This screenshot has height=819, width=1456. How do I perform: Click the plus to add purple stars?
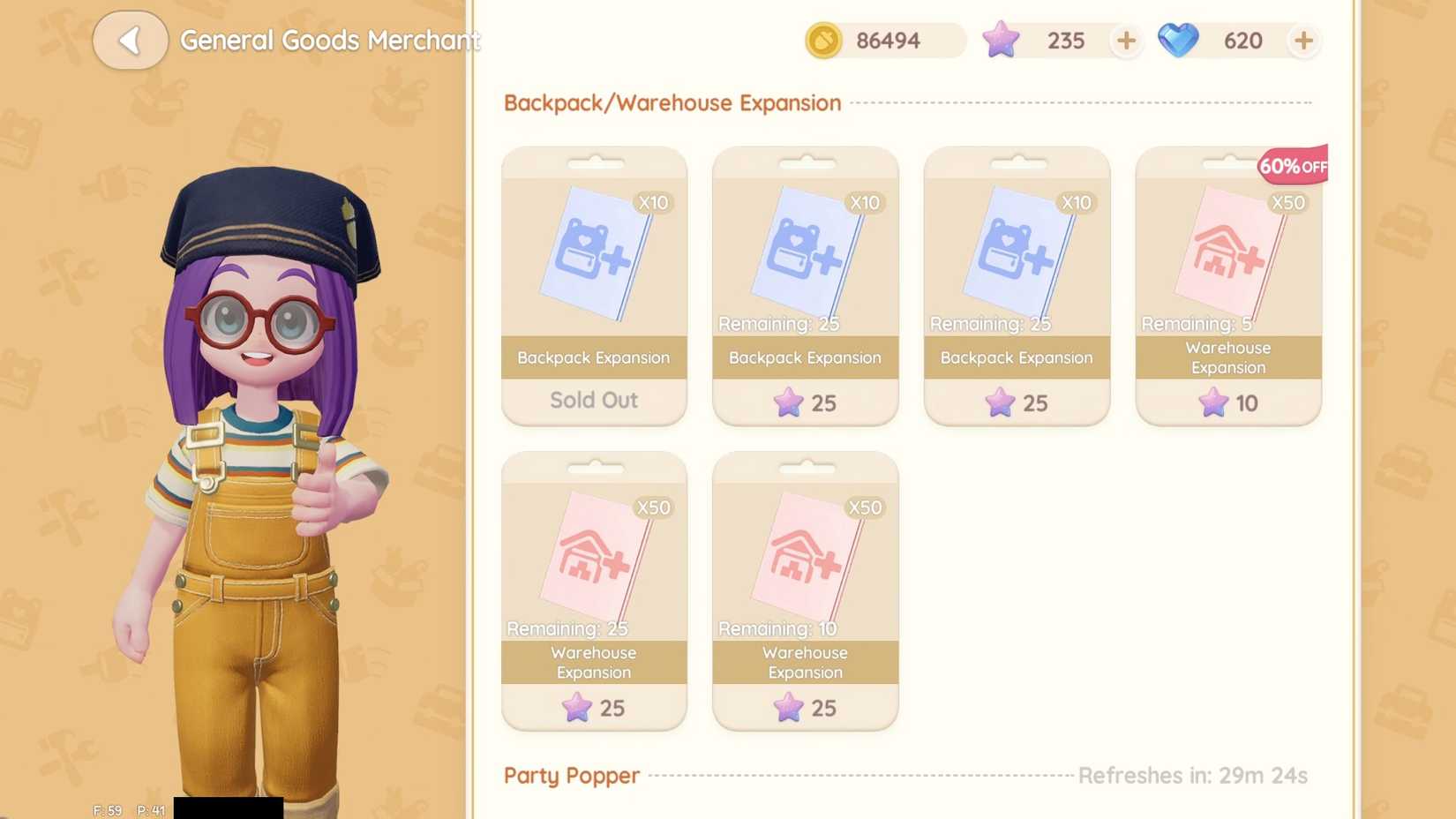pyautogui.click(x=1126, y=41)
